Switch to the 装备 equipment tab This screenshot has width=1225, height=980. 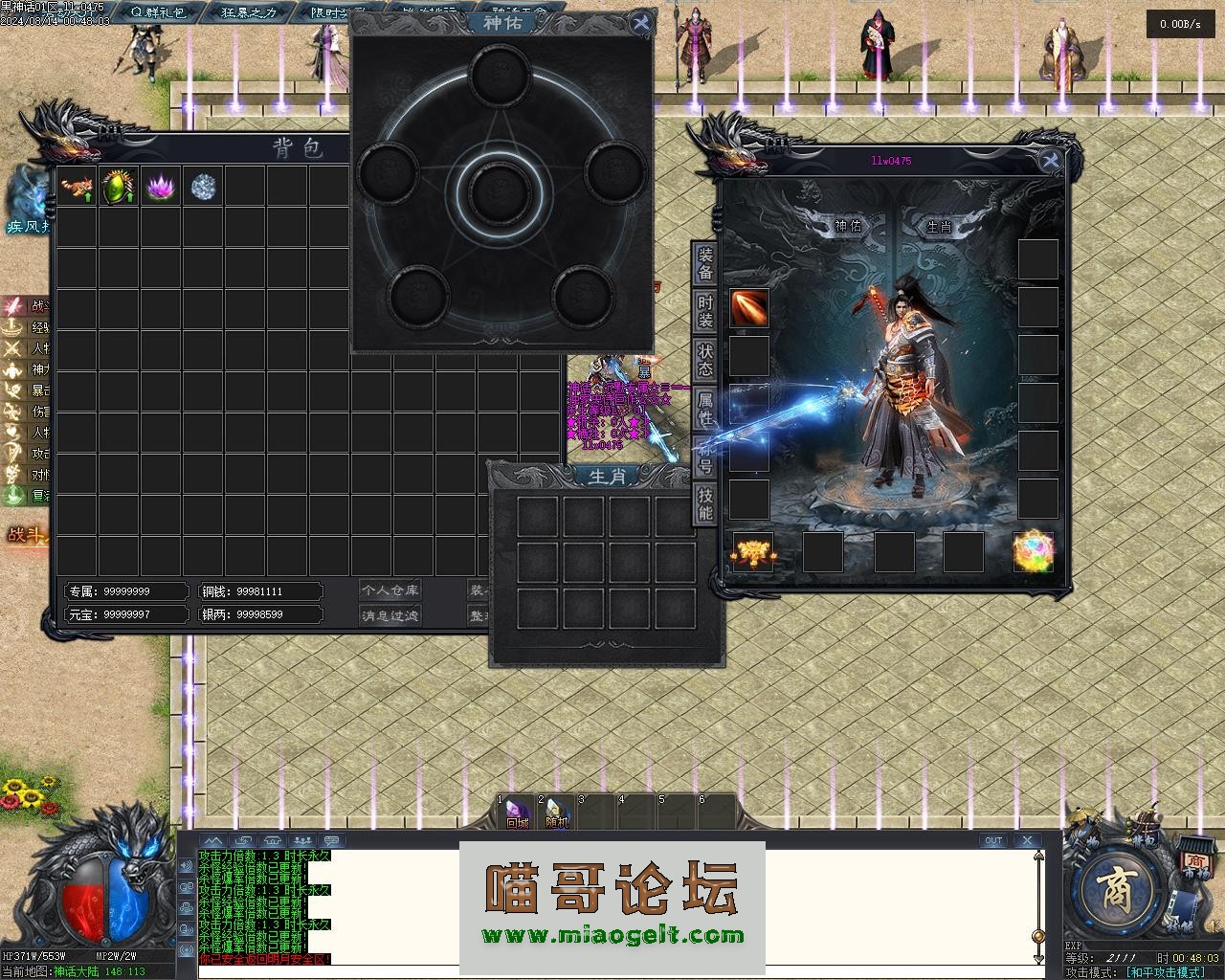(705, 264)
